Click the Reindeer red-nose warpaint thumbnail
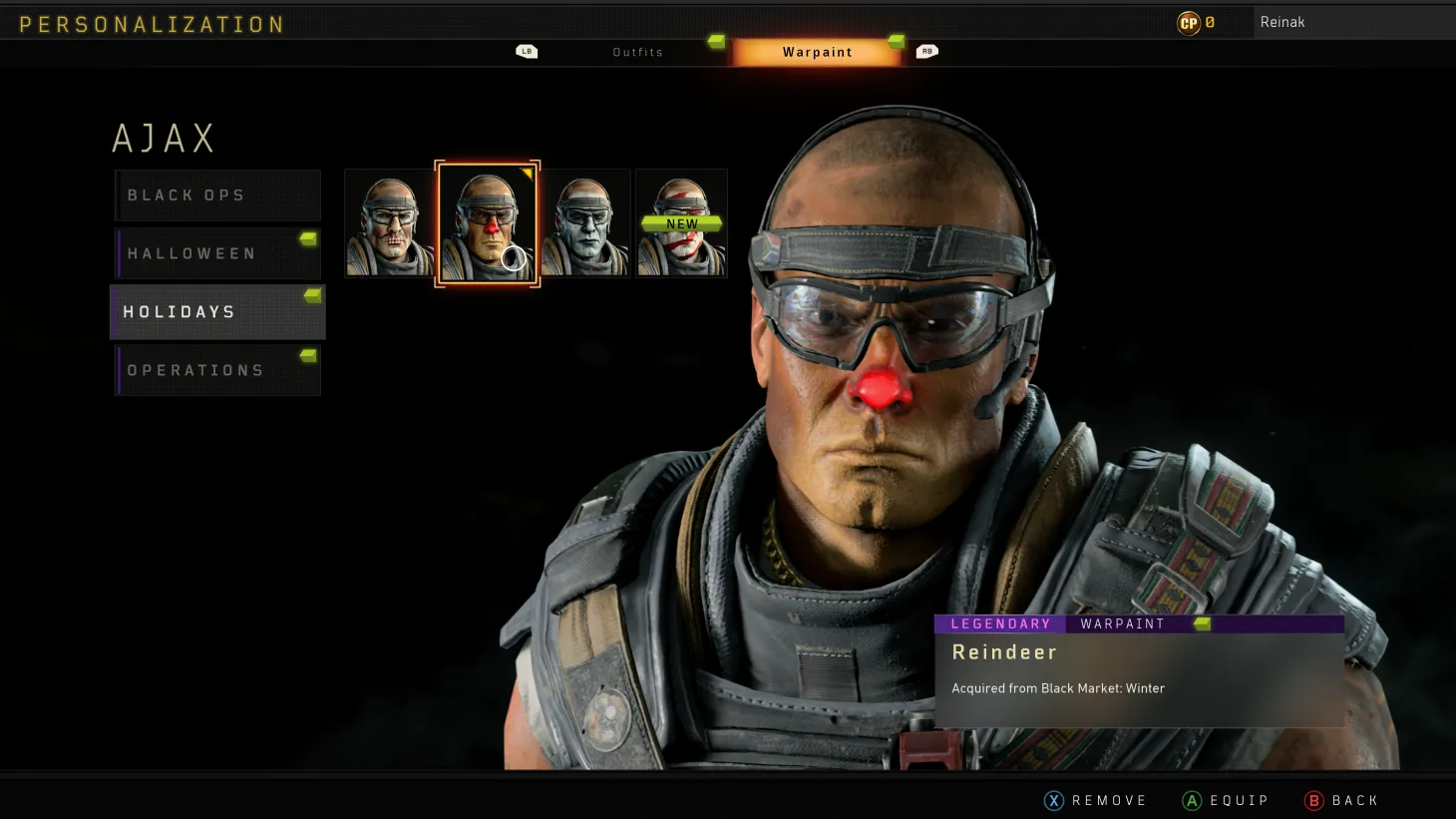The width and height of the screenshot is (1456, 819). click(488, 222)
